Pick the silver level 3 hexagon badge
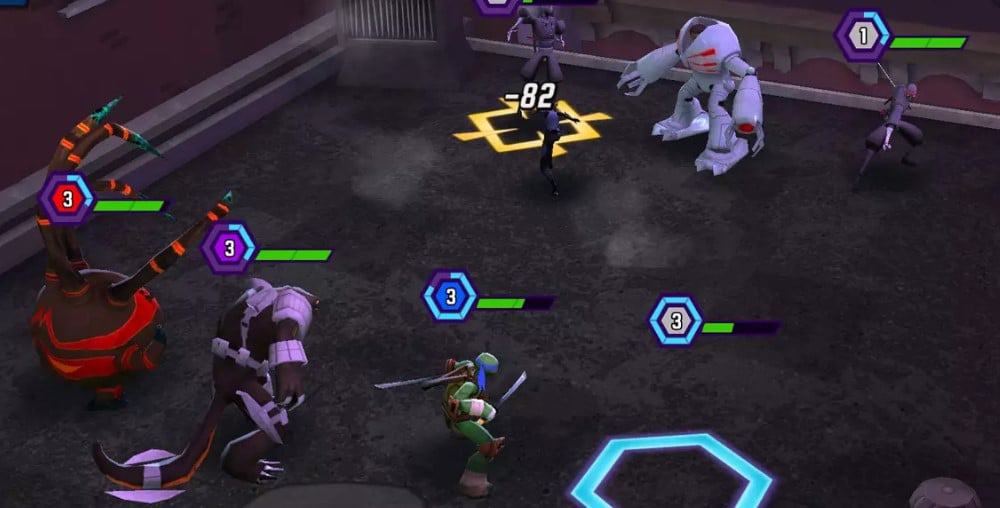This screenshot has height=508, width=1000. (676, 321)
